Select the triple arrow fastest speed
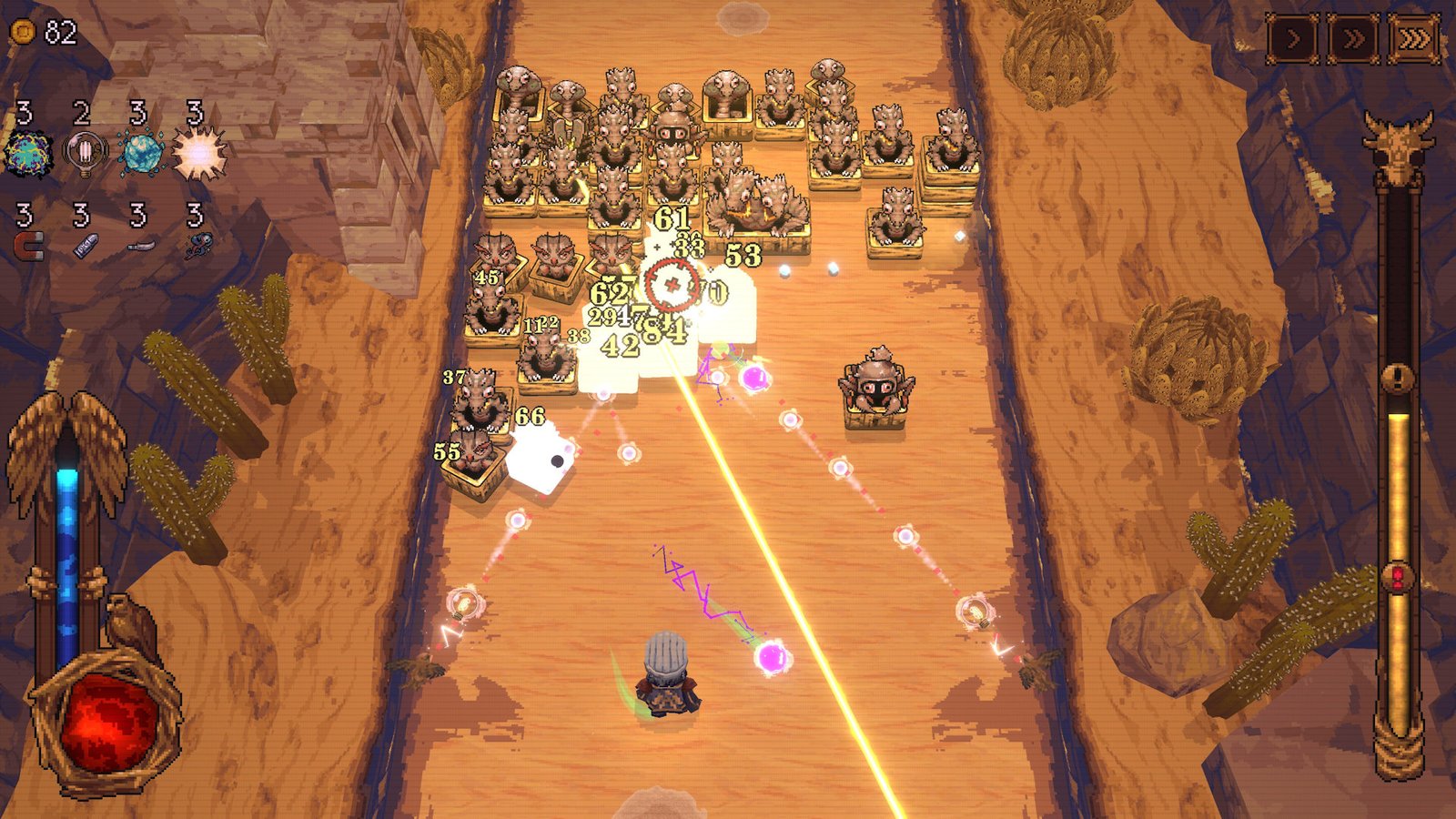The image size is (1456, 819). click(1413, 40)
